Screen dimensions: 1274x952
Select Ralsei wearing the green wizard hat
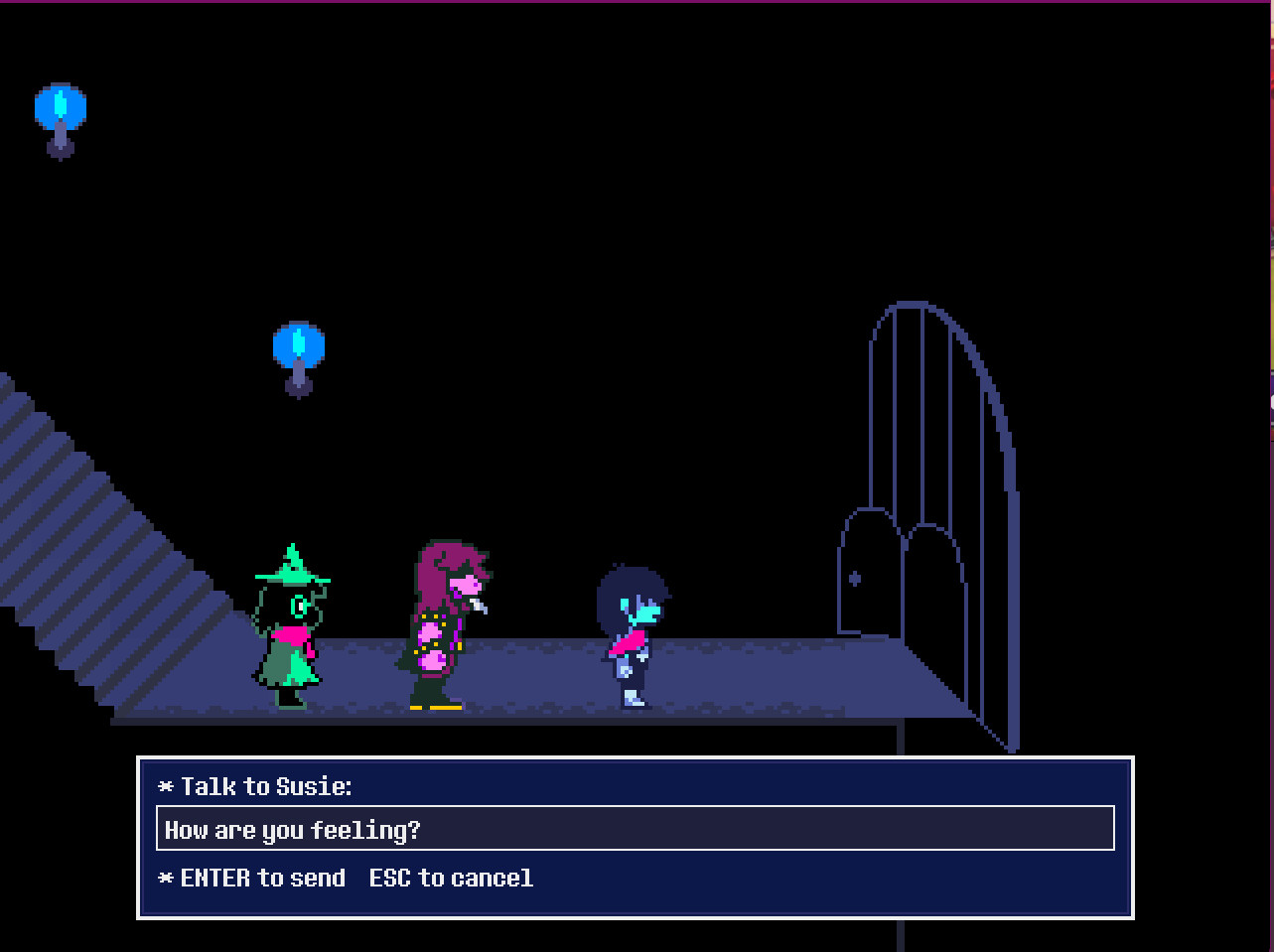point(290,625)
